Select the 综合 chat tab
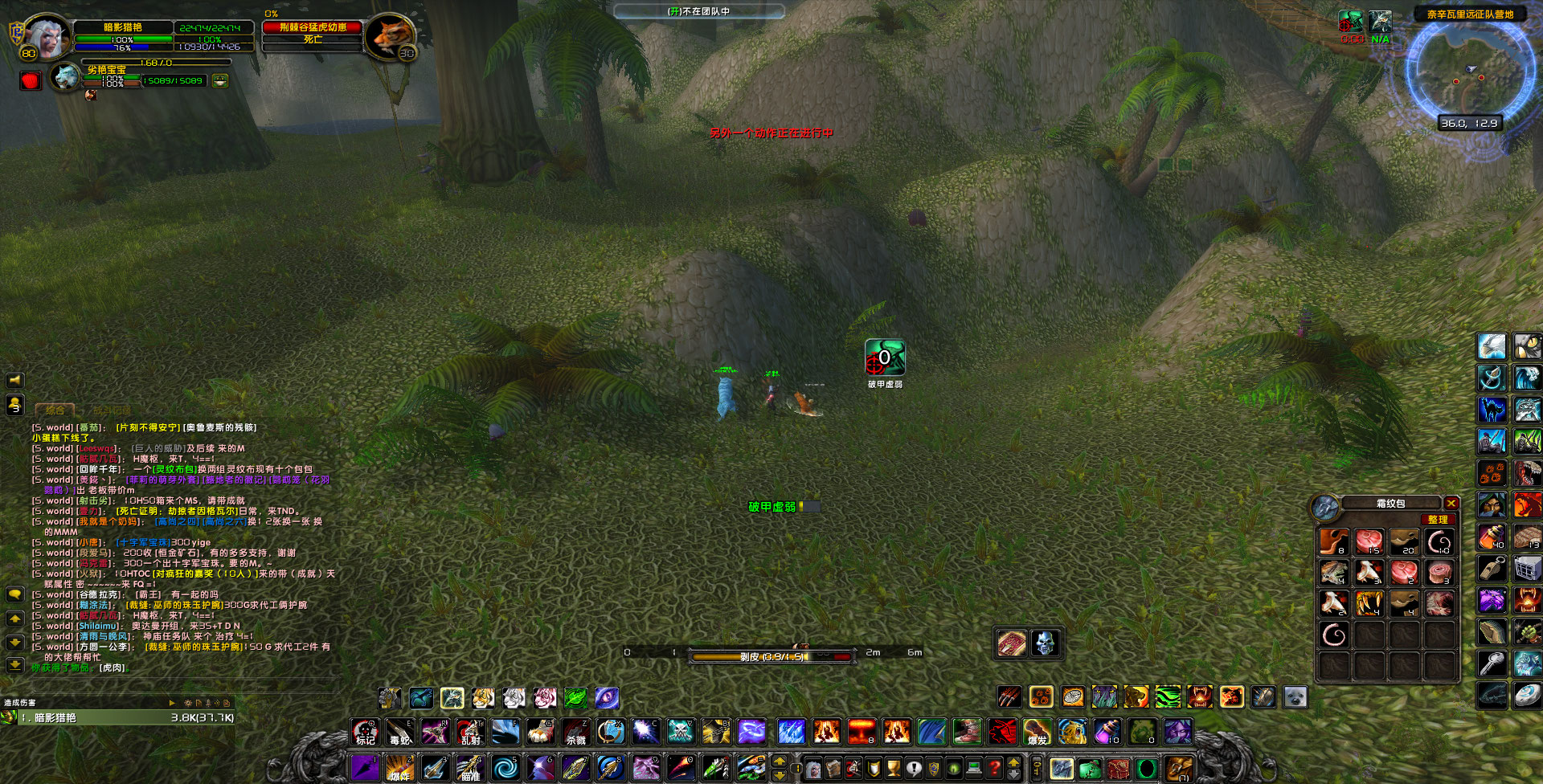Screen dimensions: 1543x784 [56, 408]
